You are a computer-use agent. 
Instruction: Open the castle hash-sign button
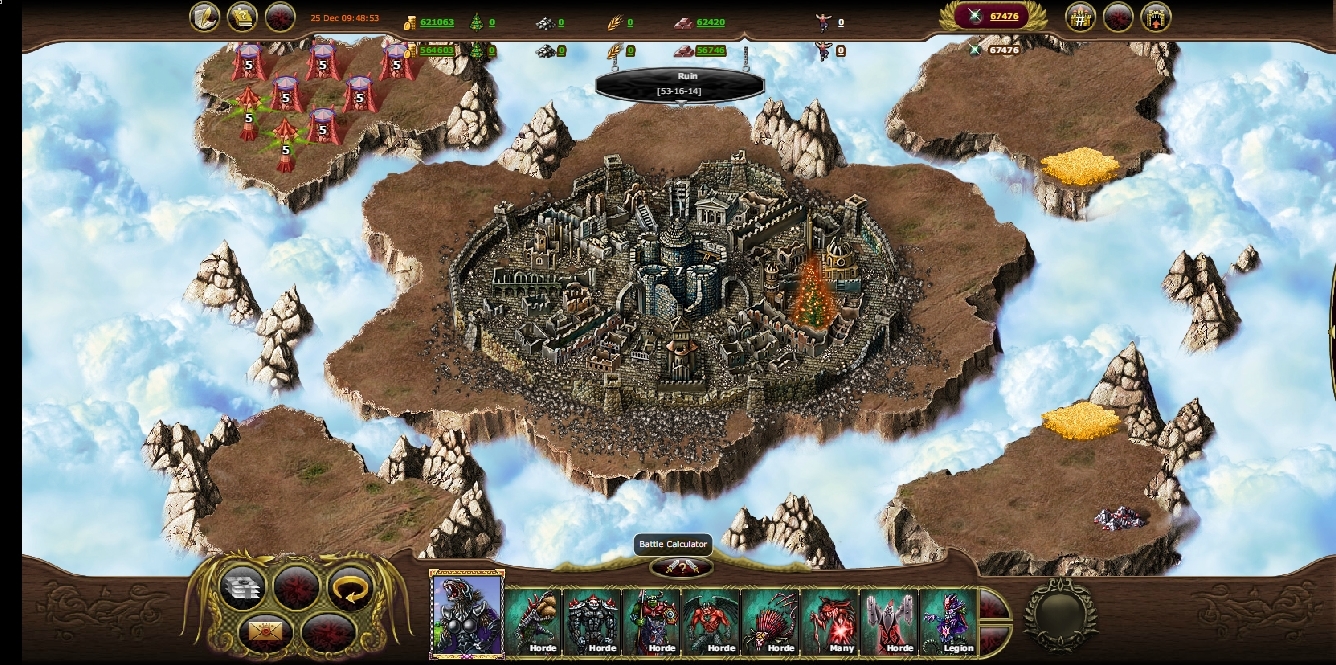[x=1080, y=17]
